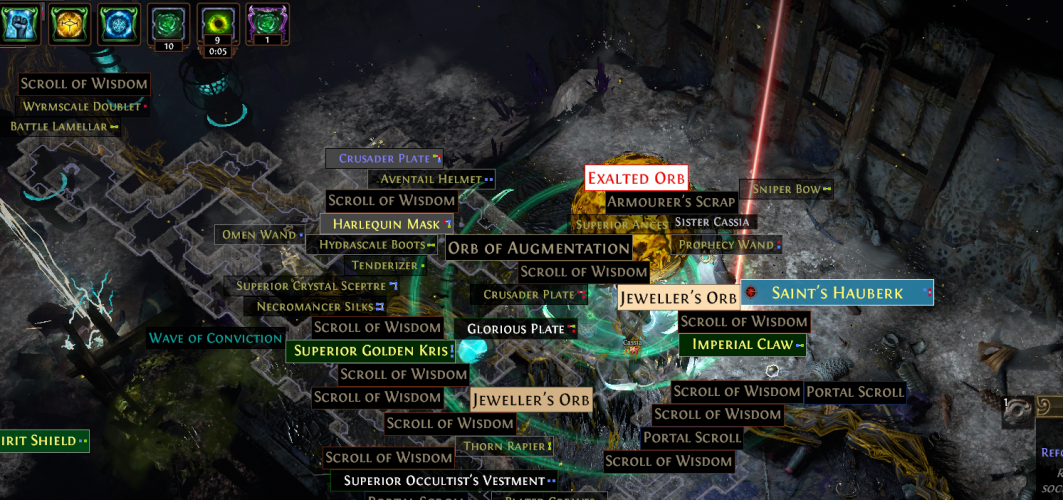Pick up the Armourer's Scrap

tap(671, 202)
